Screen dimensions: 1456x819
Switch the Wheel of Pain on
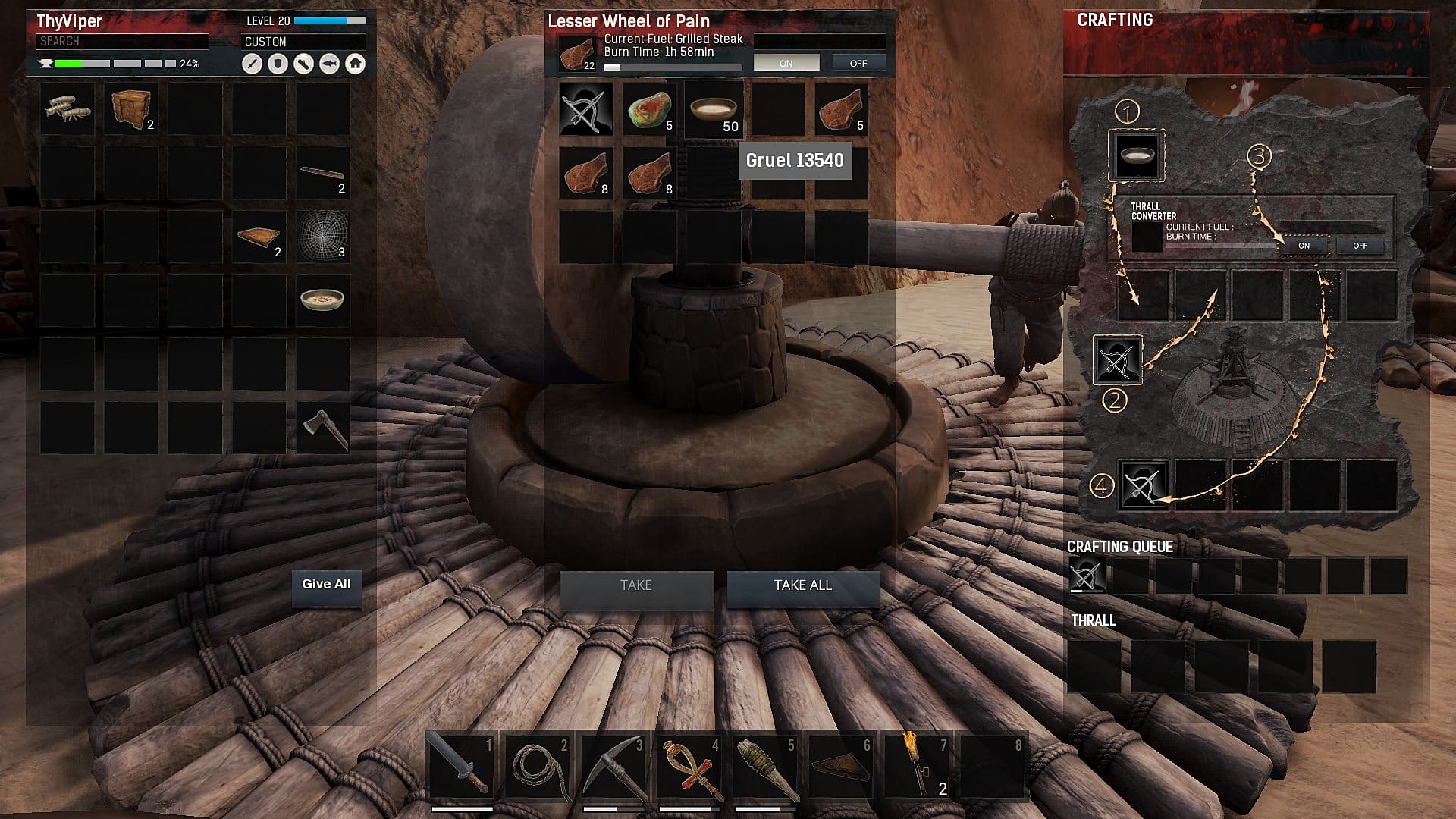click(786, 64)
